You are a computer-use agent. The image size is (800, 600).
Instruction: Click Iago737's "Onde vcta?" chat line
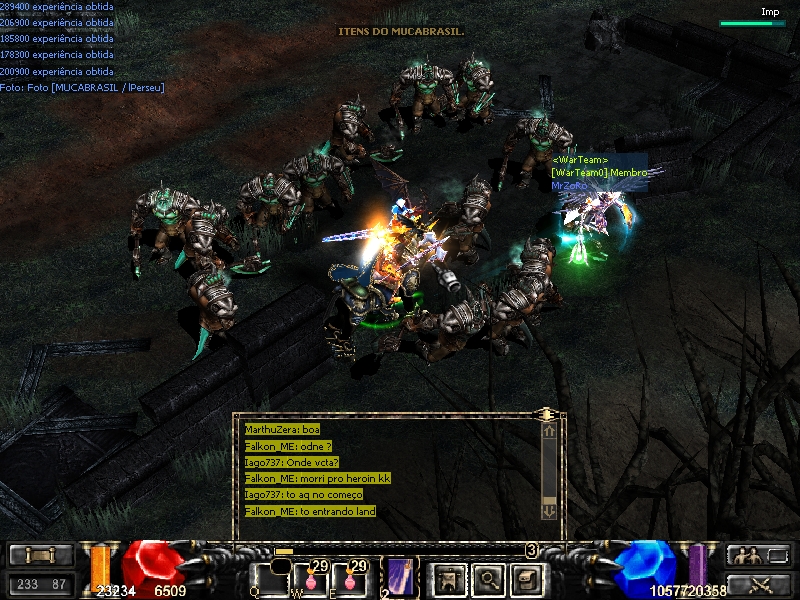tap(292, 462)
